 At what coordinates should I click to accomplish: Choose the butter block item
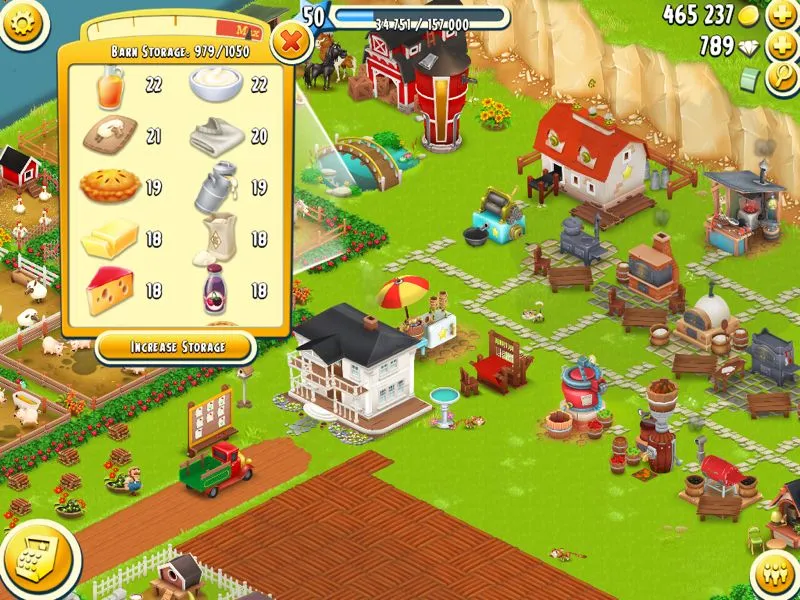point(110,240)
